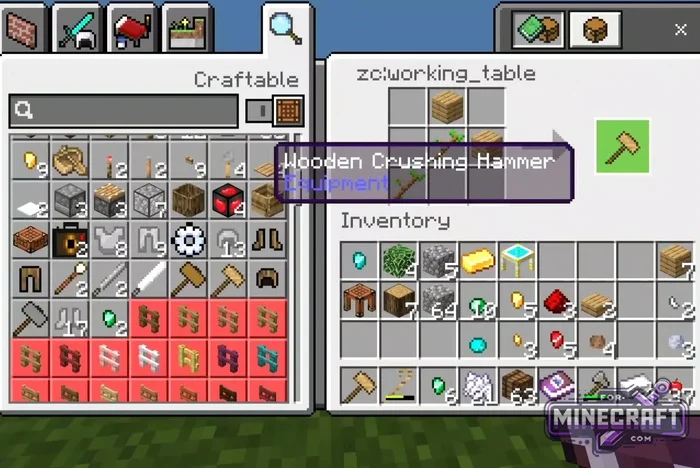The width and height of the screenshot is (700, 468).
Task: Switch to the chest inventory layout tab
Action: click(x=594, y=29)
